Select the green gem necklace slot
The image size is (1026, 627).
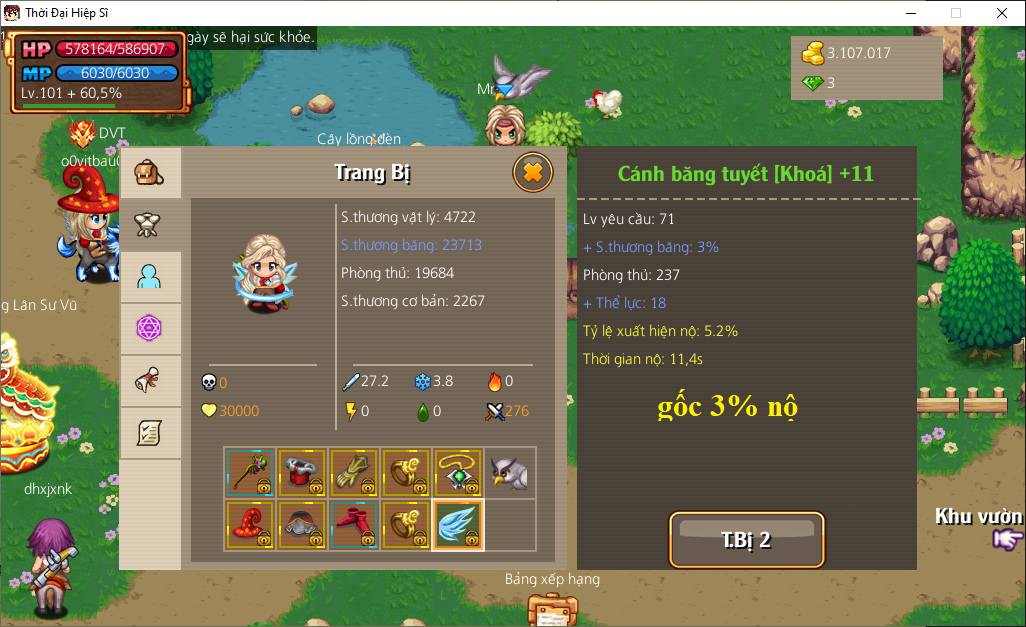click(458, 473)
